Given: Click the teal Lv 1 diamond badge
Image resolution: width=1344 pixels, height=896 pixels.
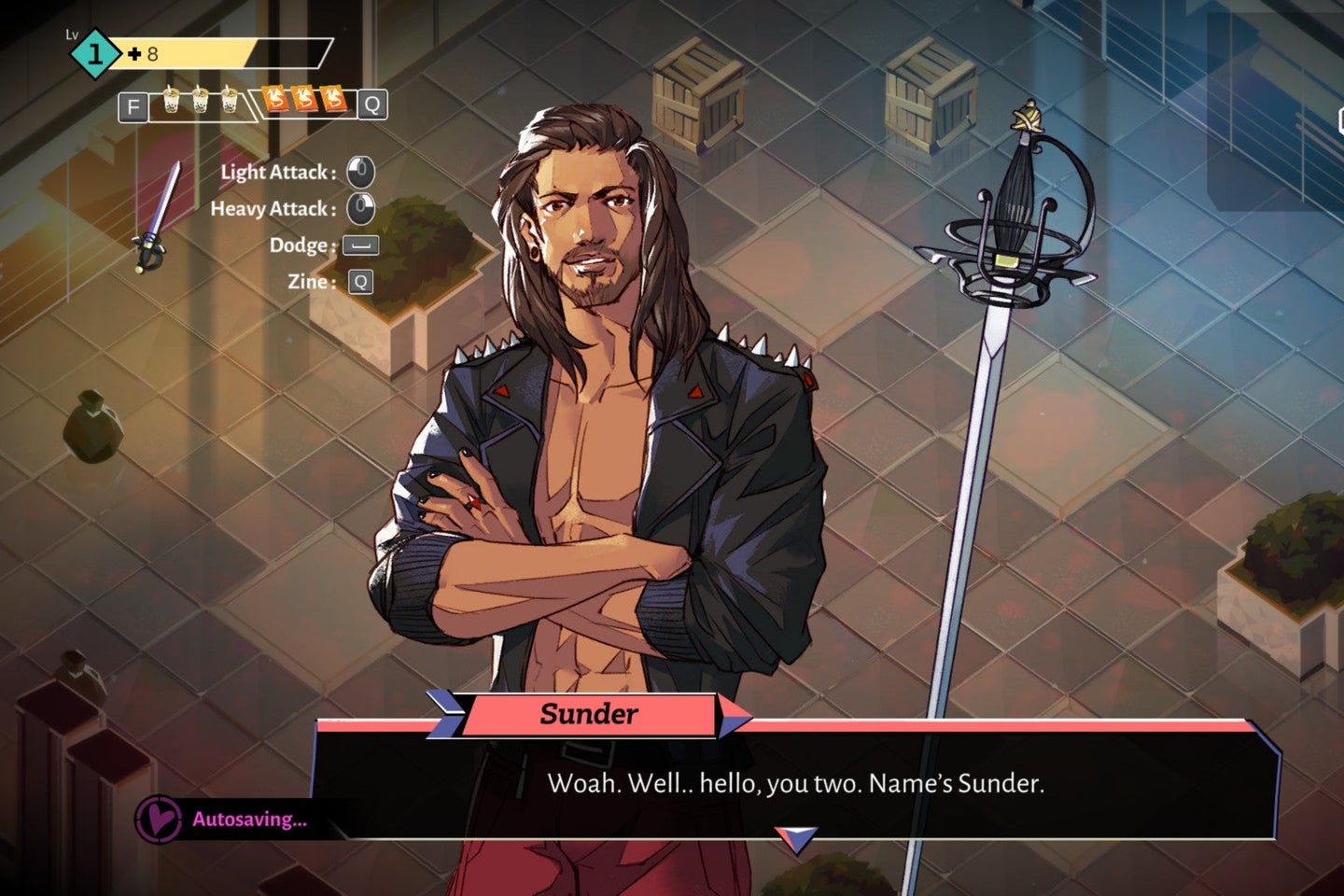Looking at the screenshot, I should tap(93, 51).
